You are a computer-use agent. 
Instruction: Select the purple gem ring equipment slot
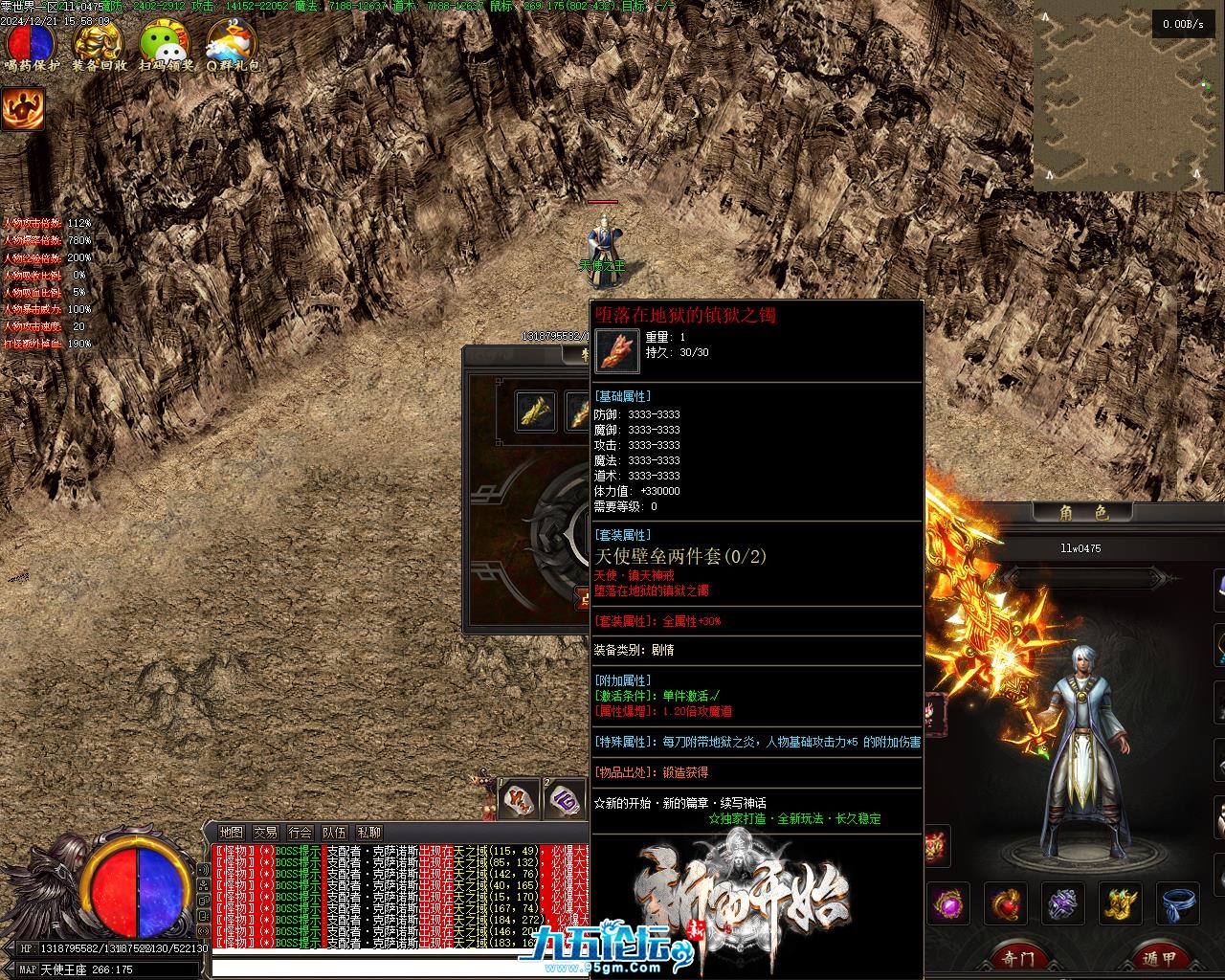tap(950, 904)
